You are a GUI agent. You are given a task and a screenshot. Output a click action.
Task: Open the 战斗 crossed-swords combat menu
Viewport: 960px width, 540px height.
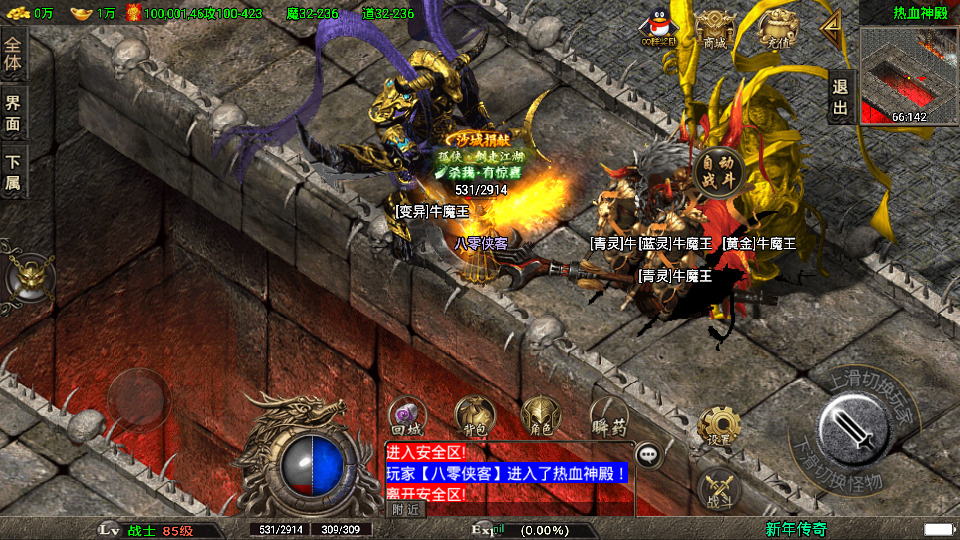click(718, 487)
